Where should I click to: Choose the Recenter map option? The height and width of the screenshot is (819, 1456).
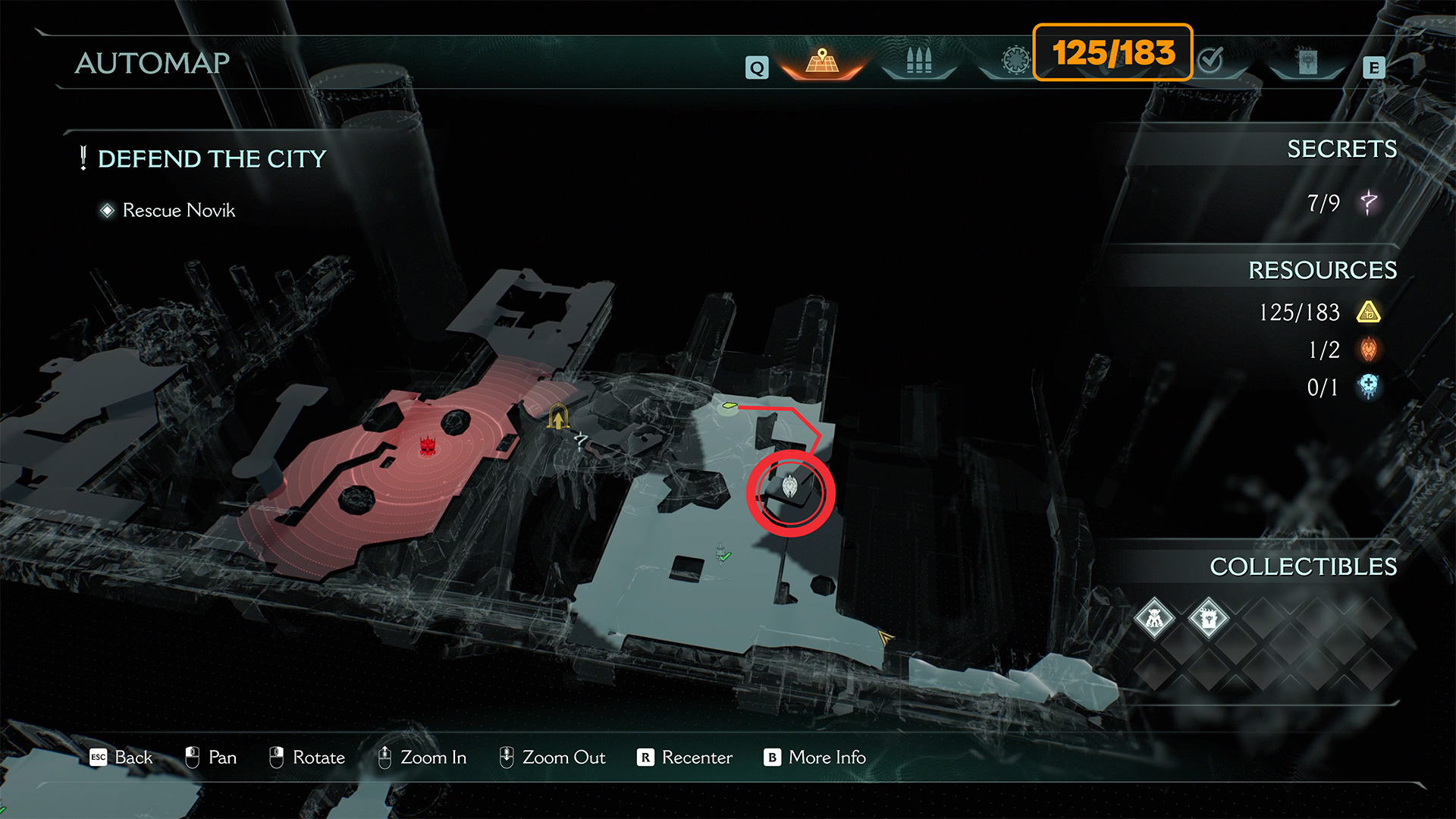coord(696,757)
